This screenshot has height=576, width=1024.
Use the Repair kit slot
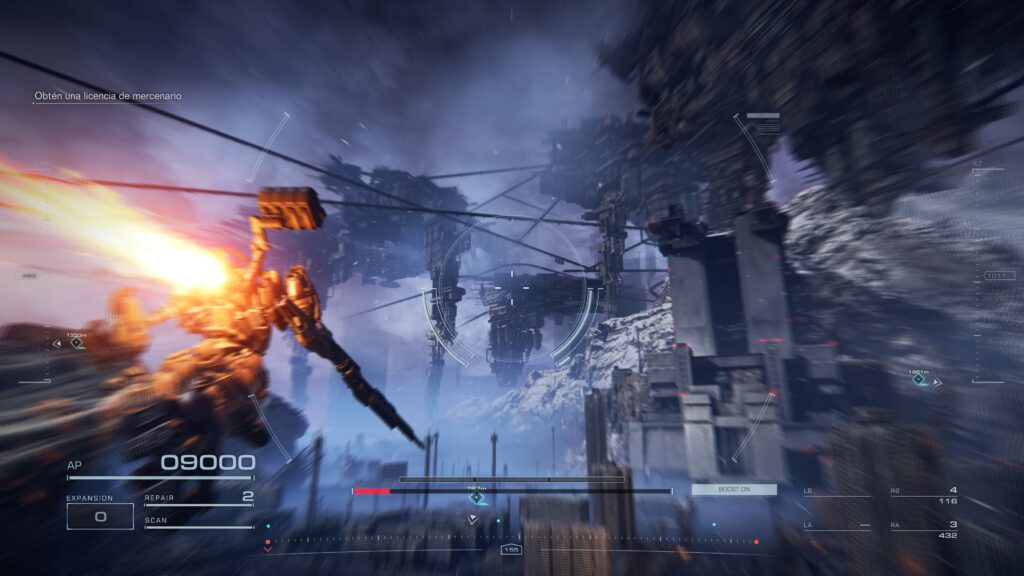point(198,497)
